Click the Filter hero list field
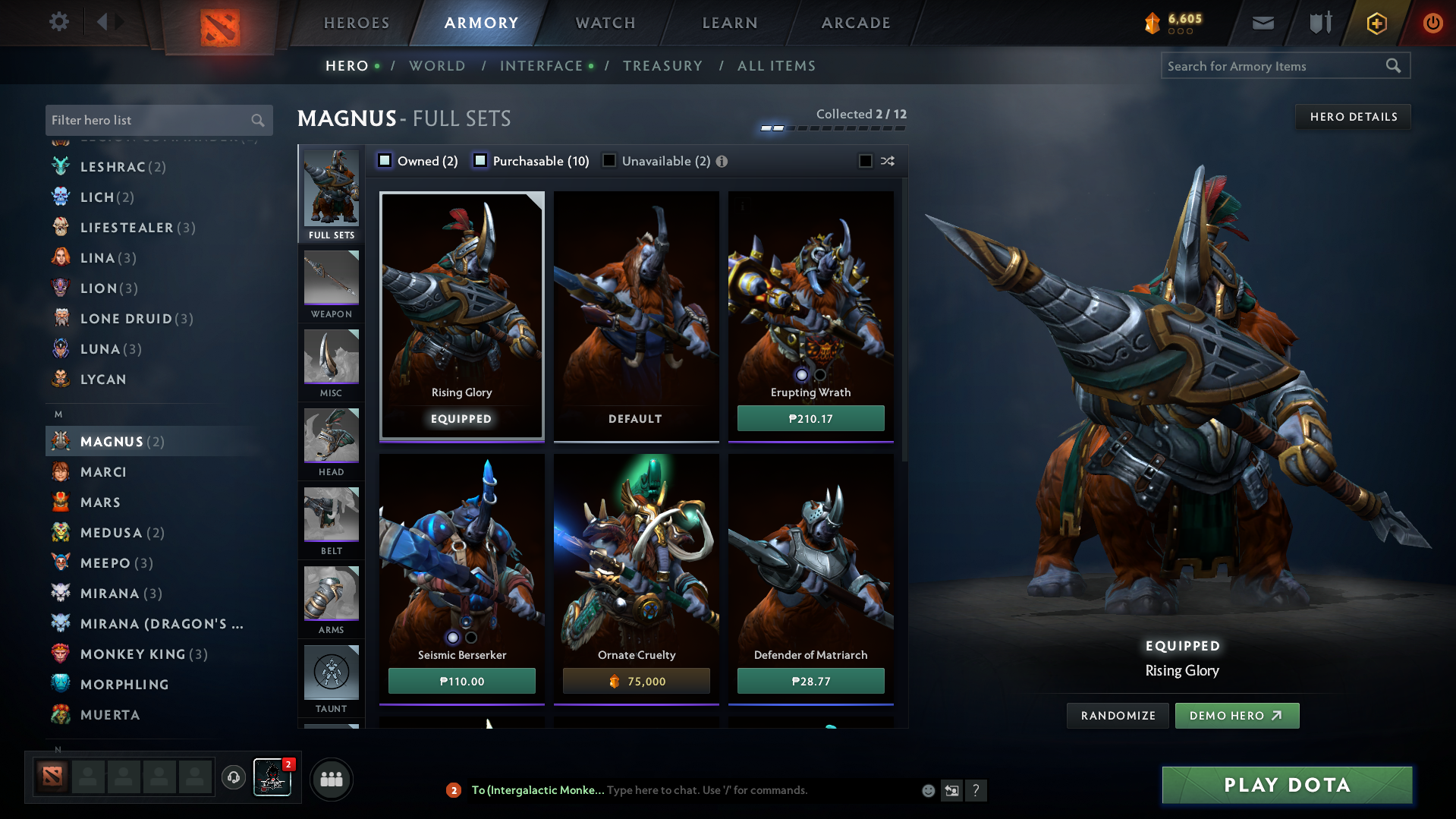This screenshot has width=1456, height=819. [x=148, y=120]
